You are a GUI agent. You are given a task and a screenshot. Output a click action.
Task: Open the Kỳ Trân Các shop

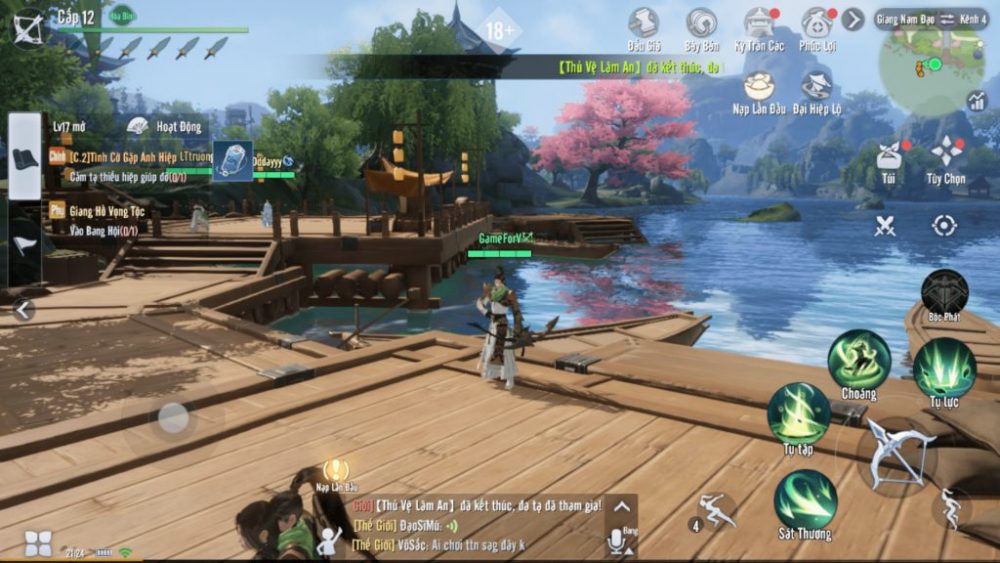tap(760, 24)
